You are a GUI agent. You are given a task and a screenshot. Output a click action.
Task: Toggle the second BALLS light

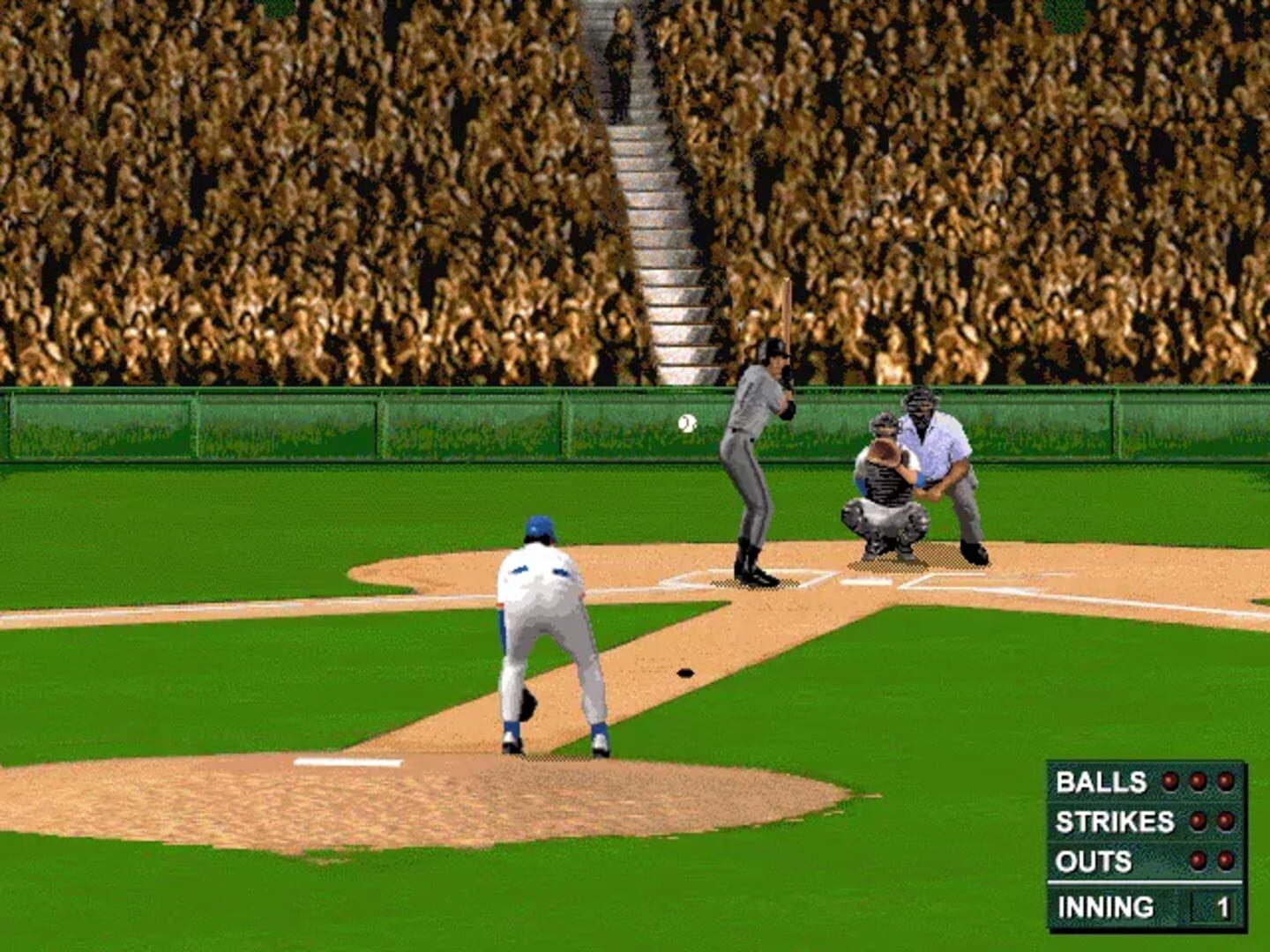1197,782
